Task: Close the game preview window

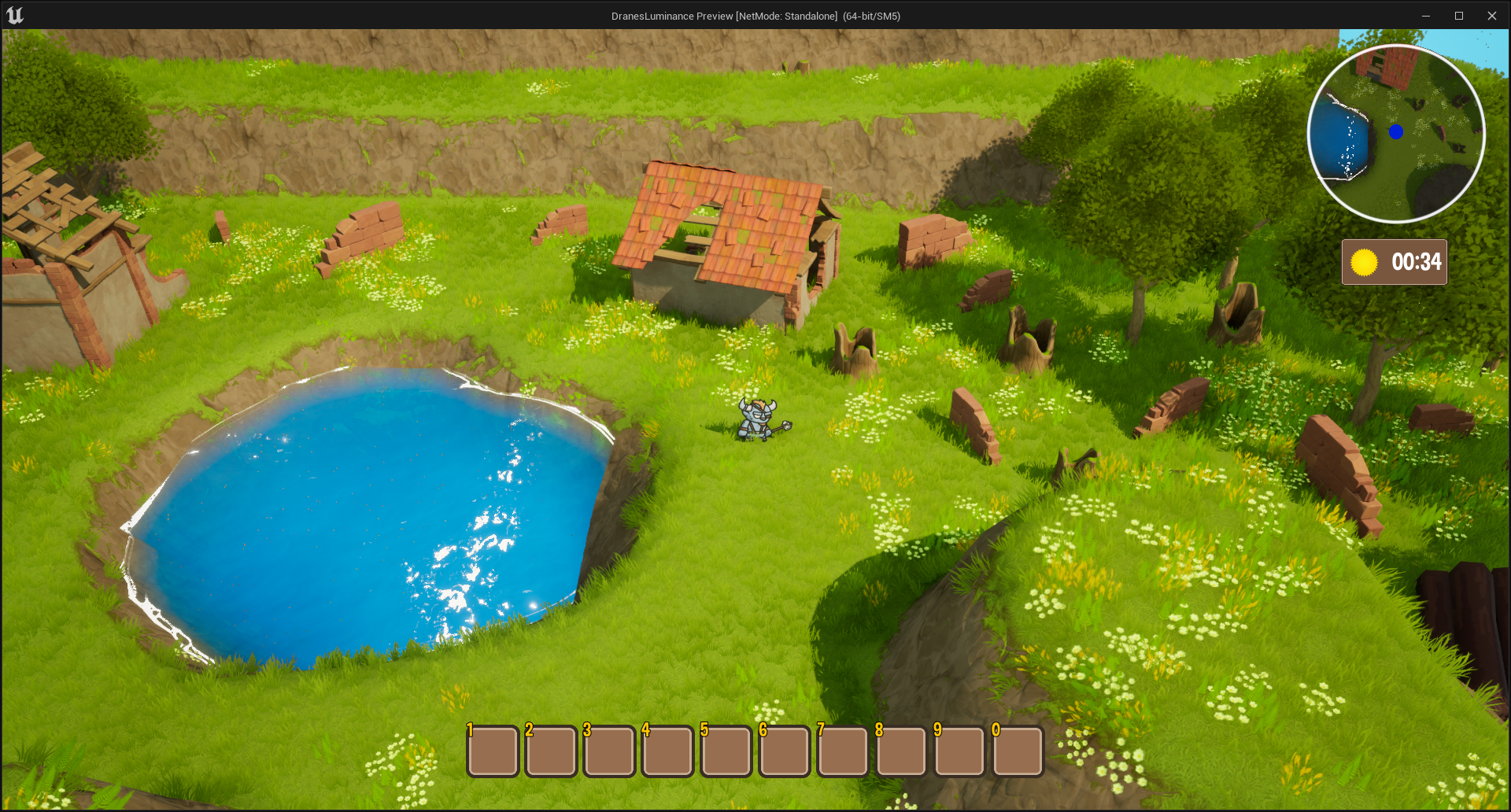Action: point(1491,16)
